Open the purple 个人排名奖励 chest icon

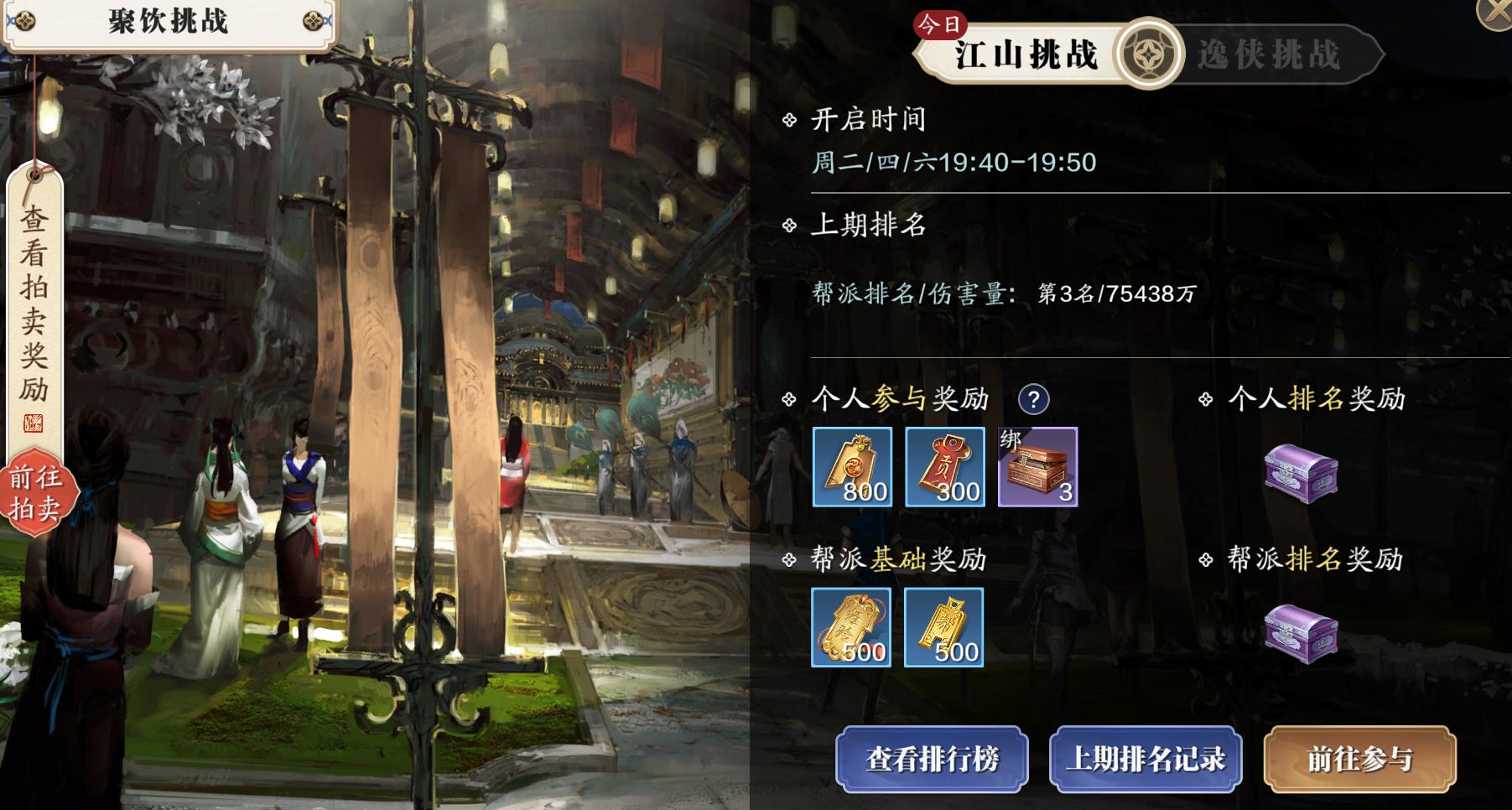pos(1300,475)
